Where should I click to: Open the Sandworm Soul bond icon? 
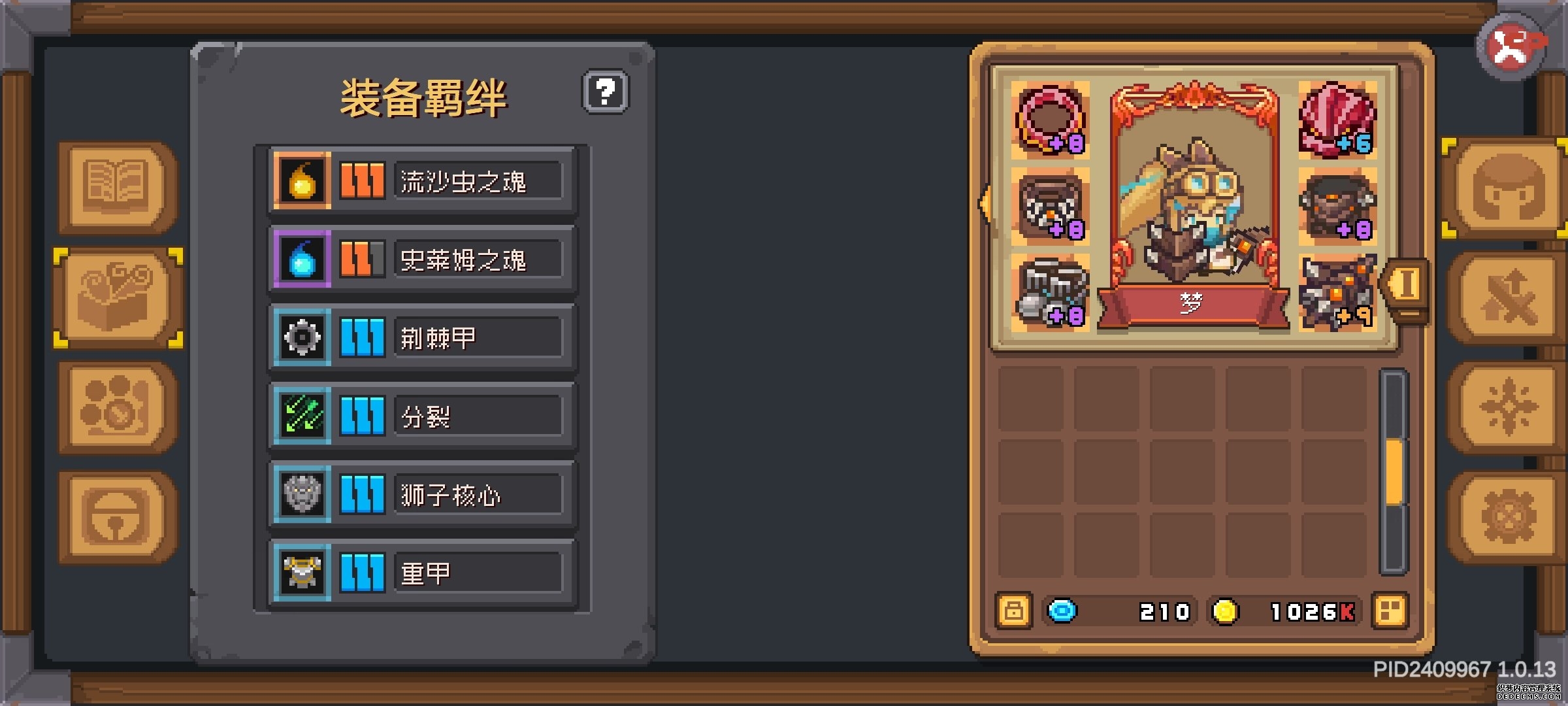[302, 180]
